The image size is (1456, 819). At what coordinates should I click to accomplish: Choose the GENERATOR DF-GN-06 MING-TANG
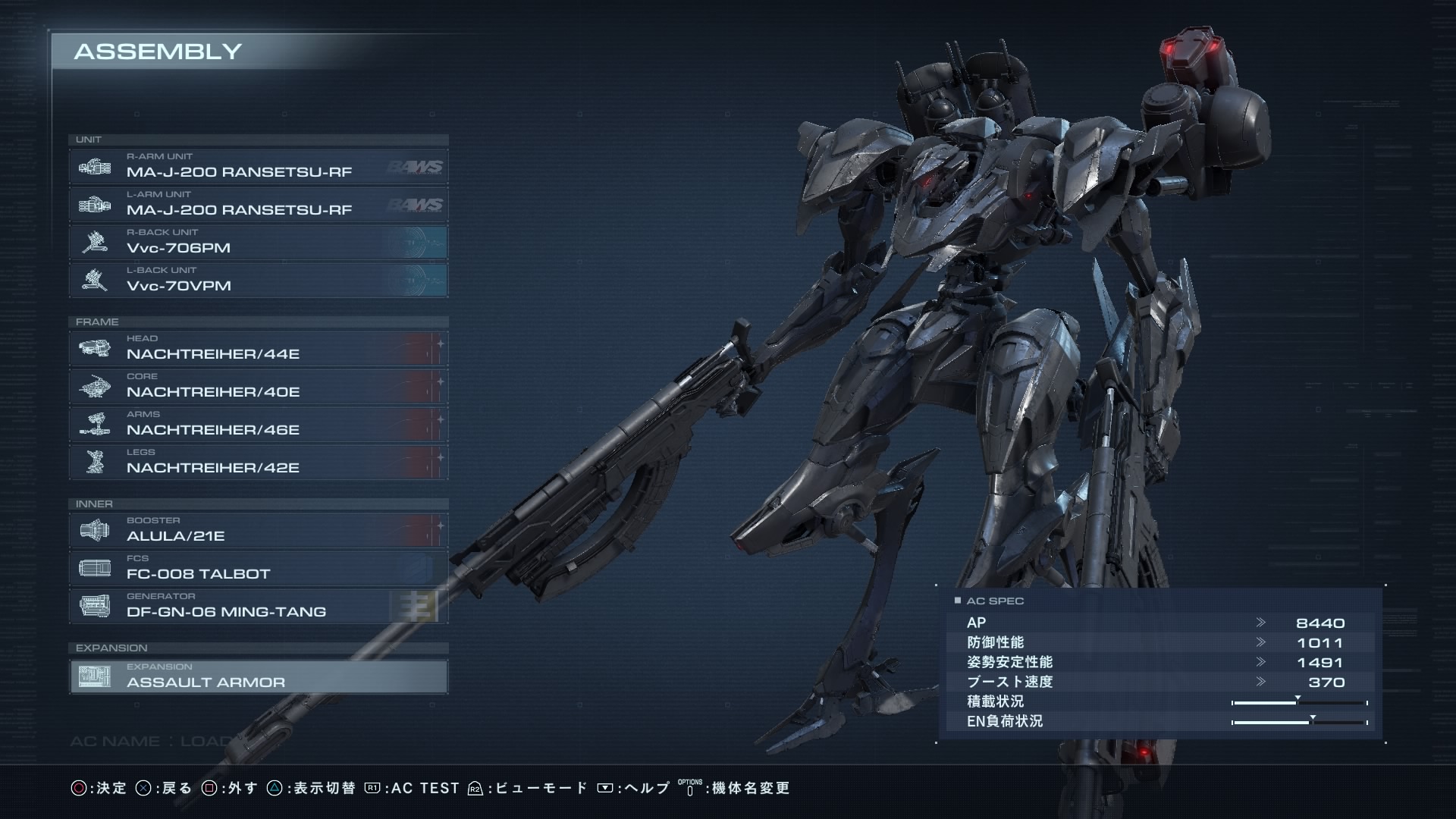coord(258,607)
